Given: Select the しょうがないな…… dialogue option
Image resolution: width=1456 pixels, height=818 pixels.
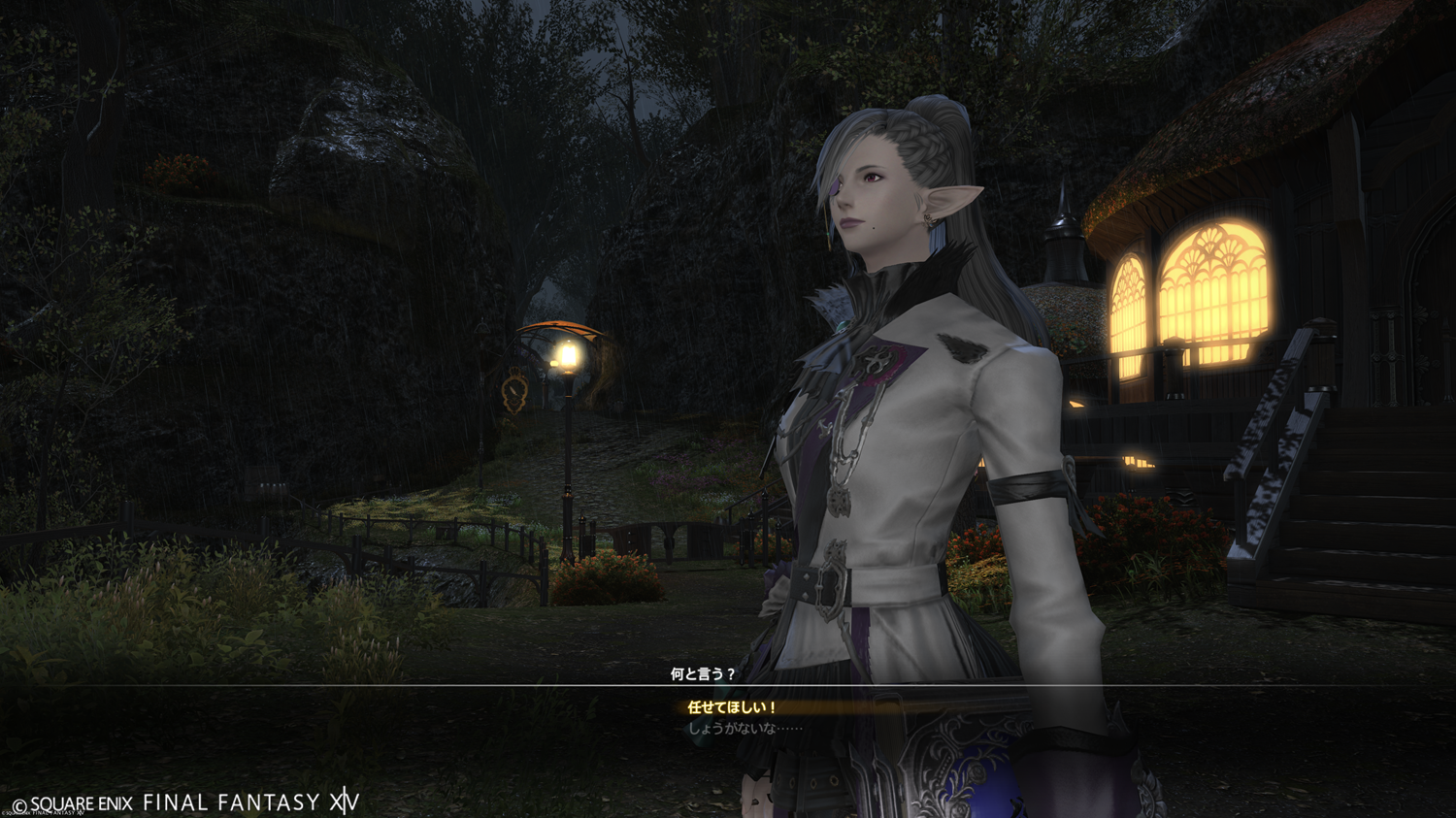Looking at the screenshot, I should 745,729.
